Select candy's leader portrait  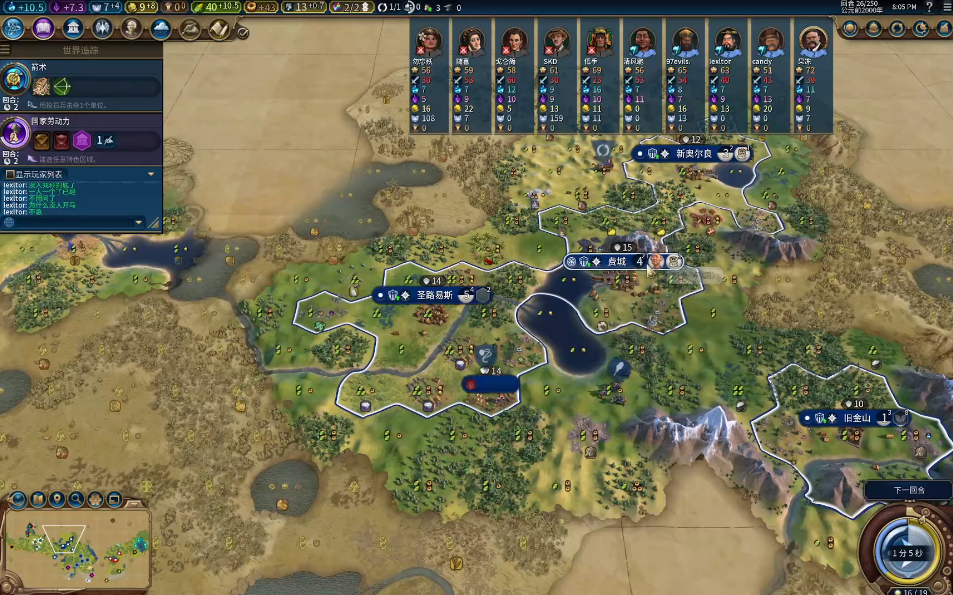(768, 42)
